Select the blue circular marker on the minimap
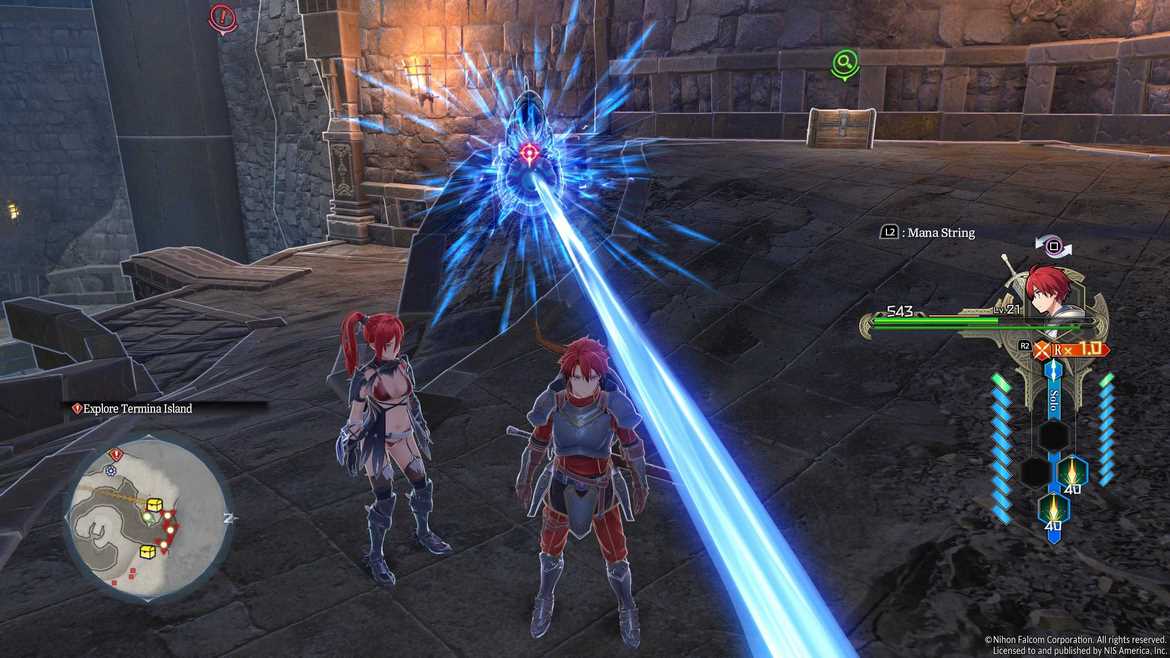 (111, 470)
